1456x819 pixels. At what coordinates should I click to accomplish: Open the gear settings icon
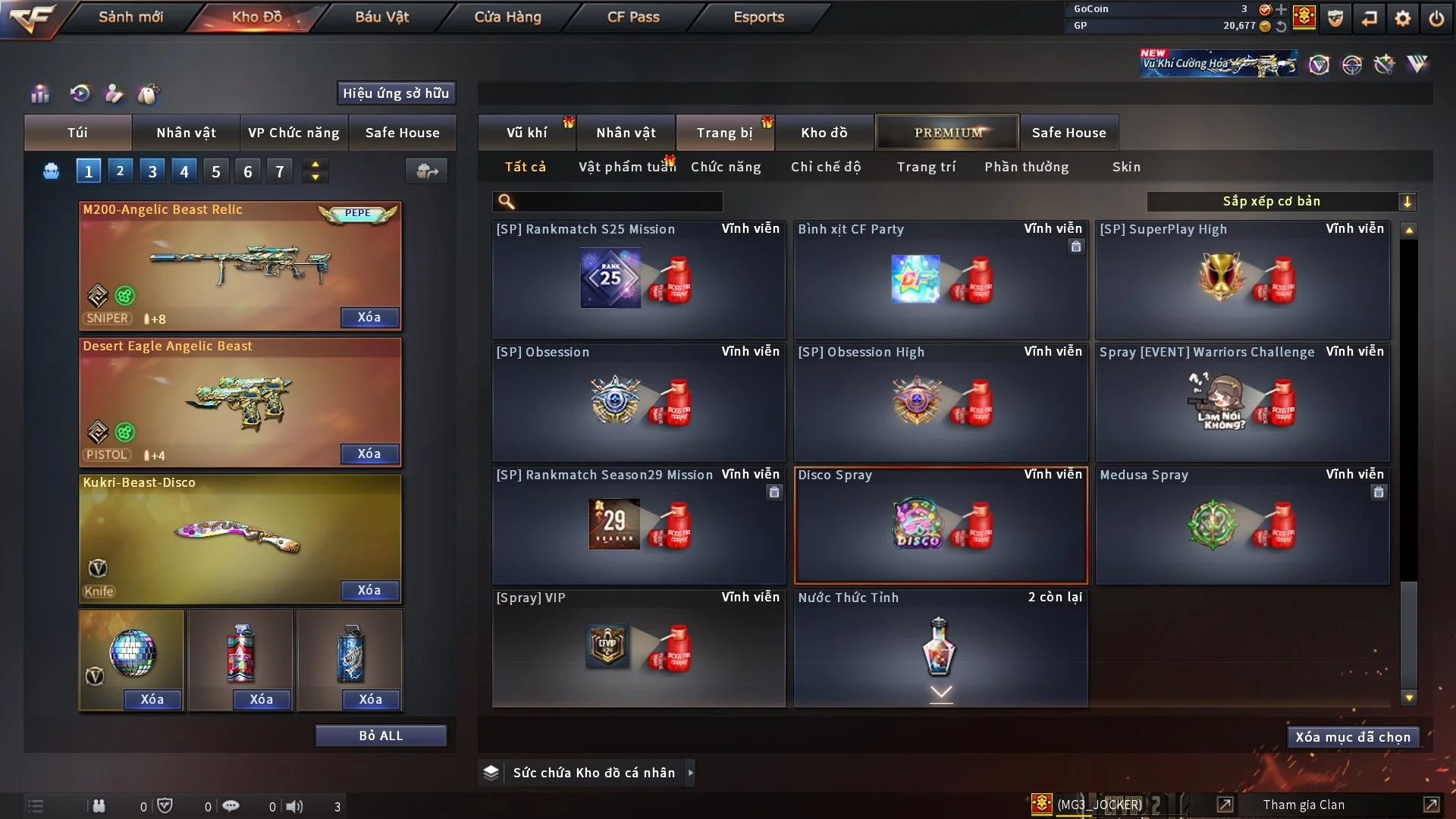click(1402, 18)
